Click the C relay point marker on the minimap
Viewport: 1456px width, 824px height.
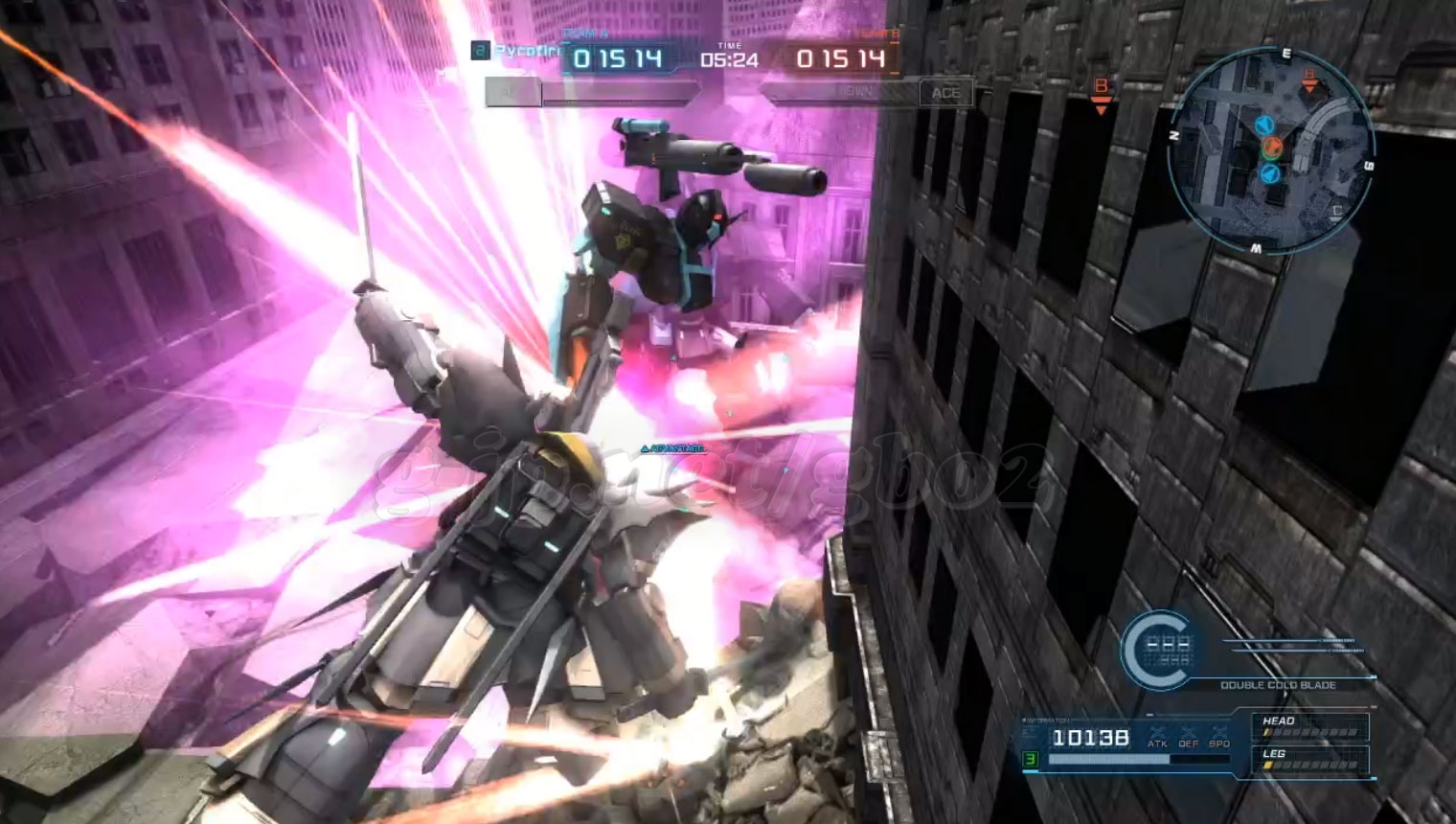pyautogui.click(x=1336, y=212)
